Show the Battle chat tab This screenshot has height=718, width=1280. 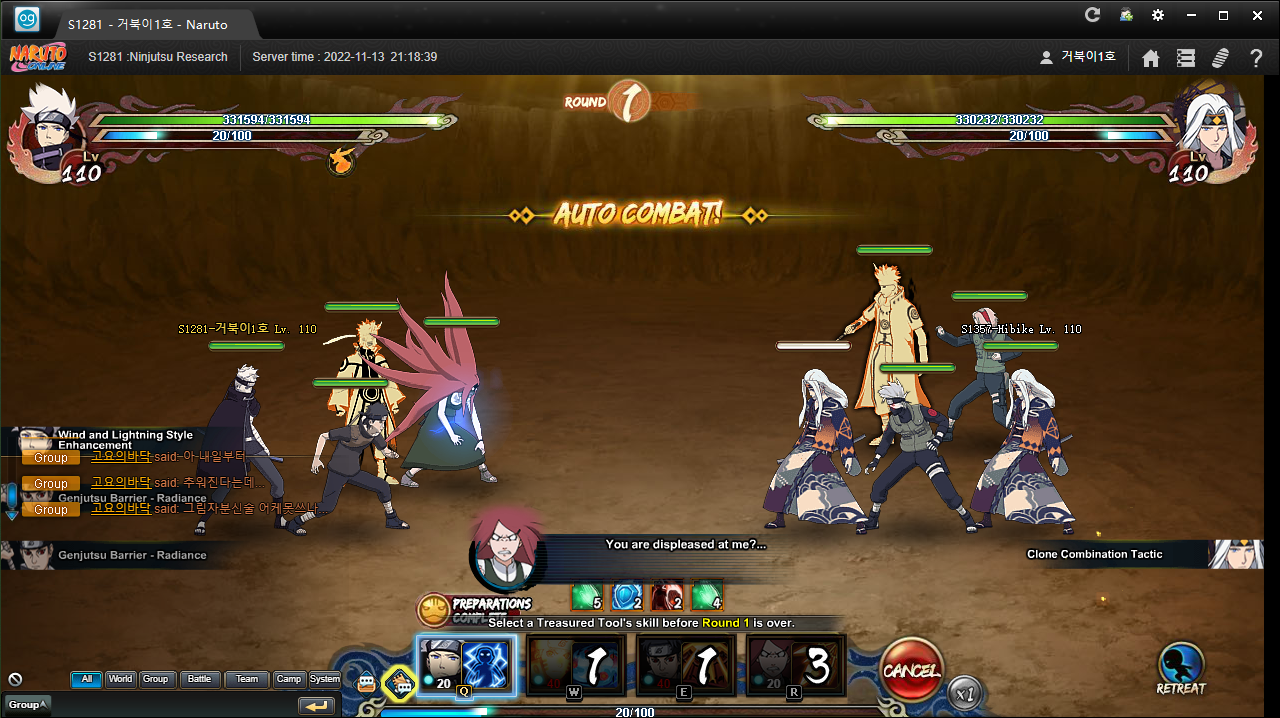pyautogui.click(x=200, y=679)
